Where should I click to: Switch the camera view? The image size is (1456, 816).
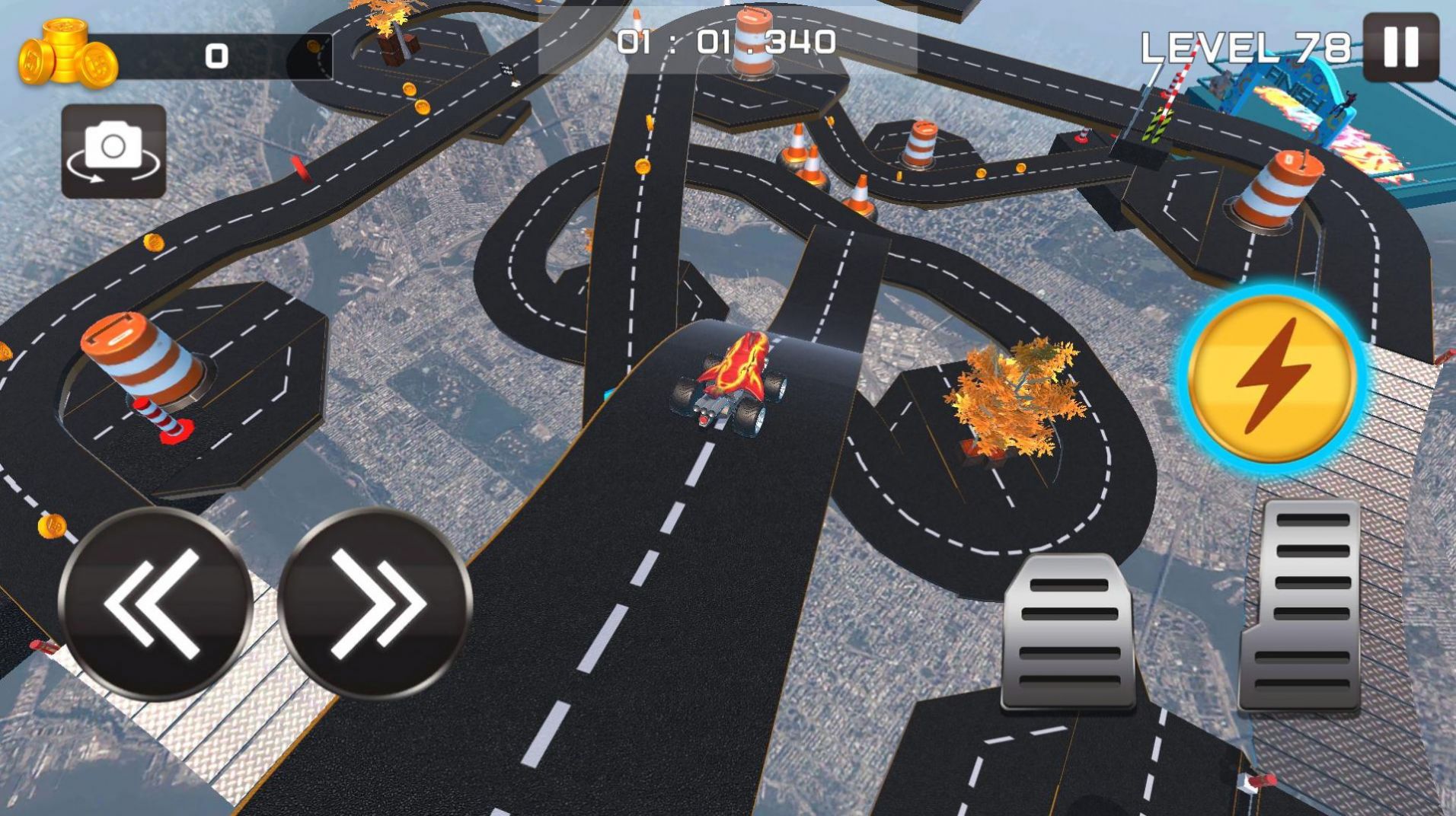click(x=113, y=151)
